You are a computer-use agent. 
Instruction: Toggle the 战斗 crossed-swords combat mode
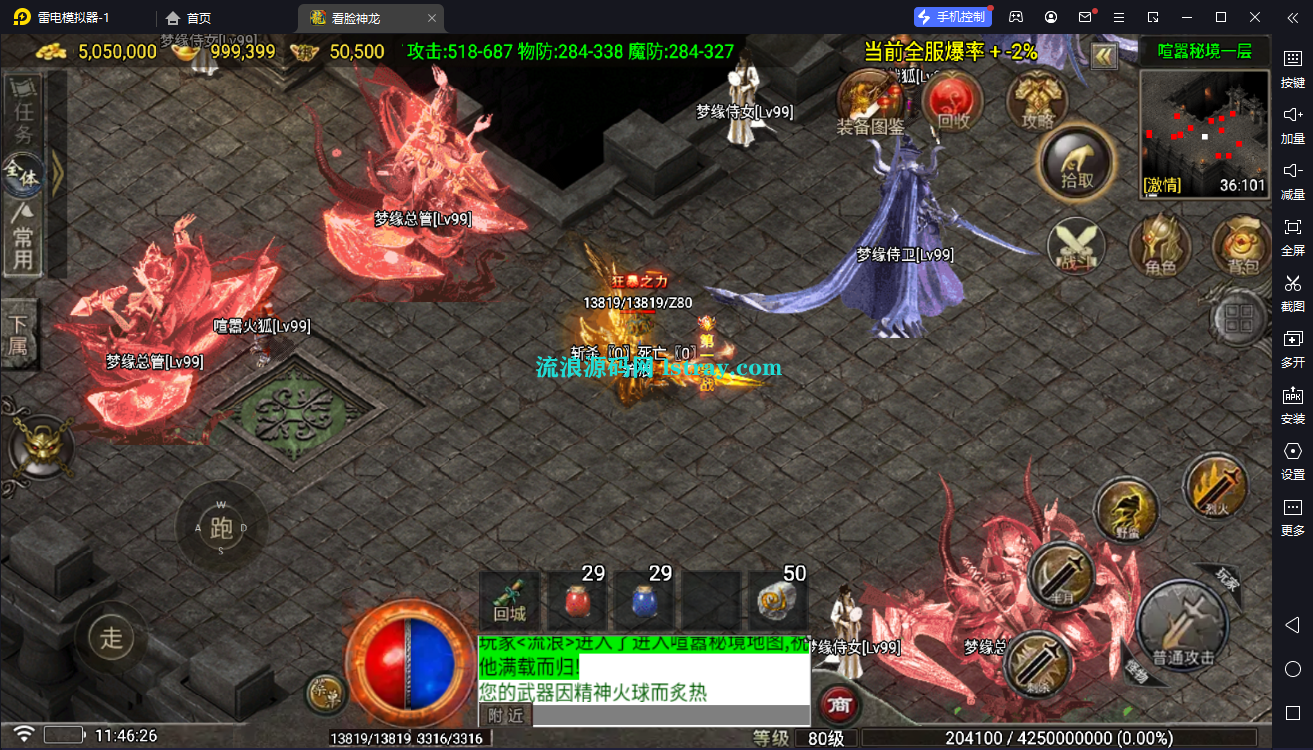point(1076,245)
